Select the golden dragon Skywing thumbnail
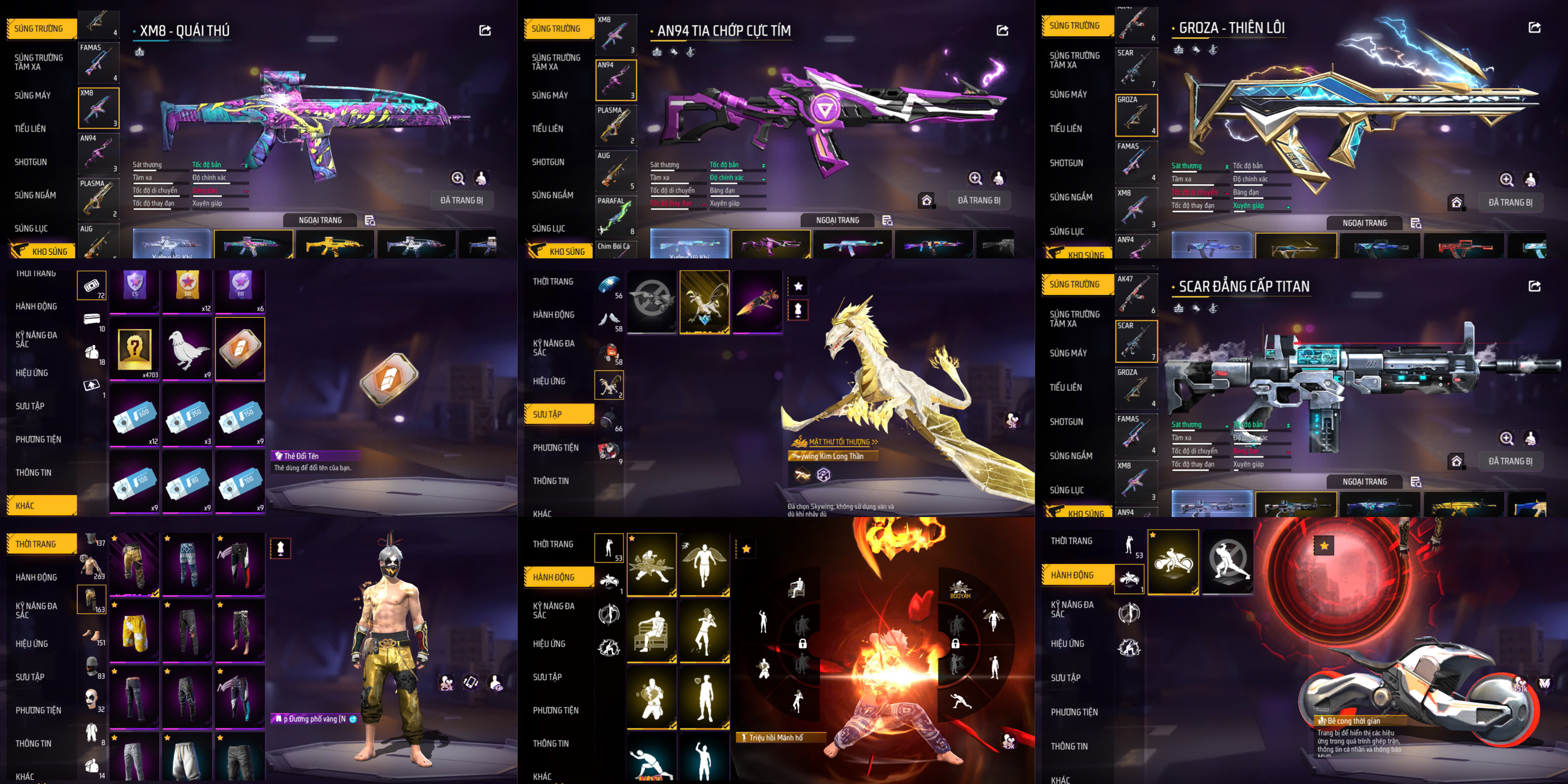 704,302
